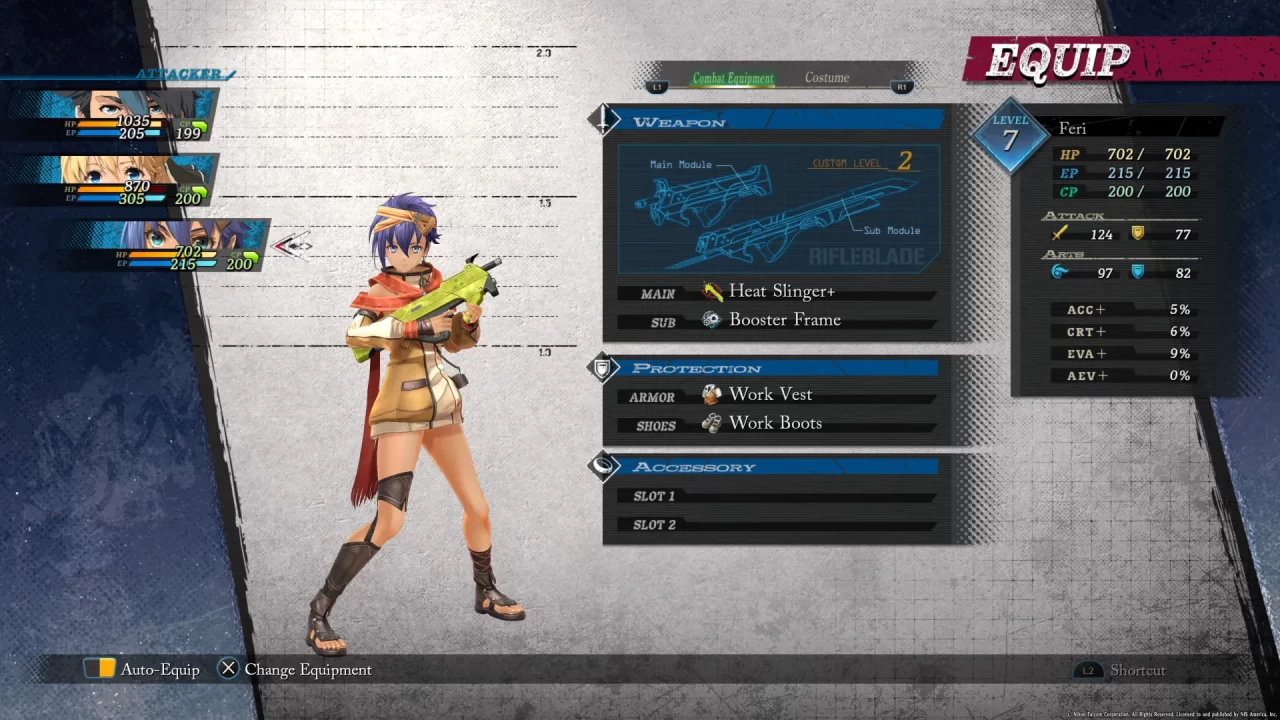This screenshot has width=1280, height=720.
Task: Switch to the Costume tab
Action: tap(827, 78)
